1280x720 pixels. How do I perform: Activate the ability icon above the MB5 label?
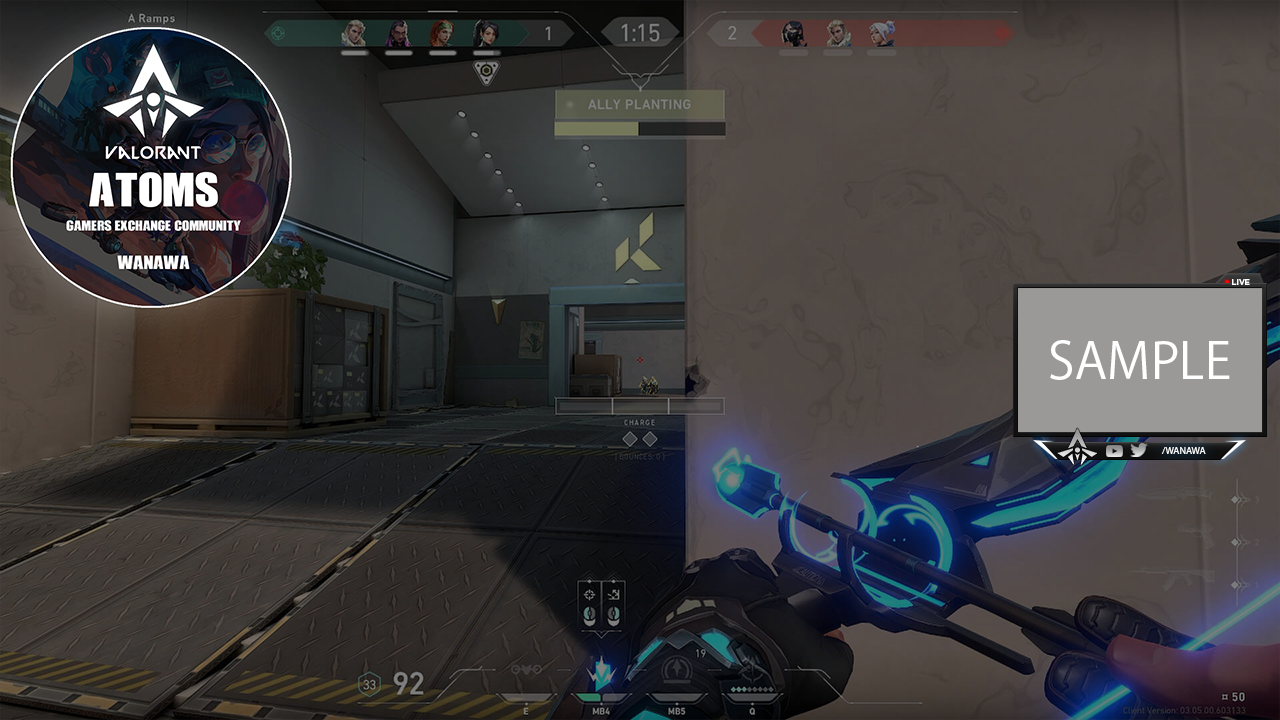coord(679,670)
